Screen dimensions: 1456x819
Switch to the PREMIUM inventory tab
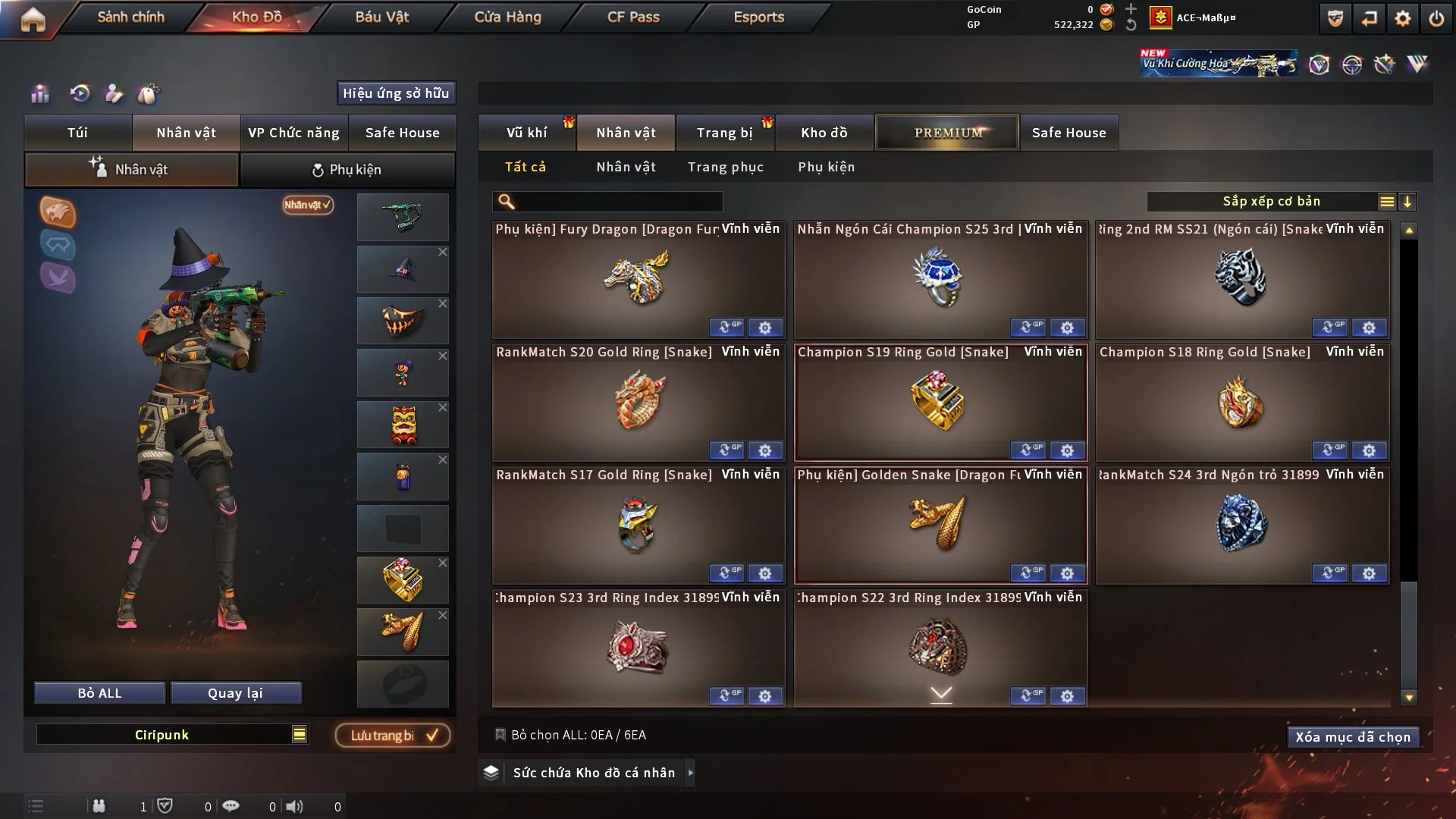tap(947, 133)
